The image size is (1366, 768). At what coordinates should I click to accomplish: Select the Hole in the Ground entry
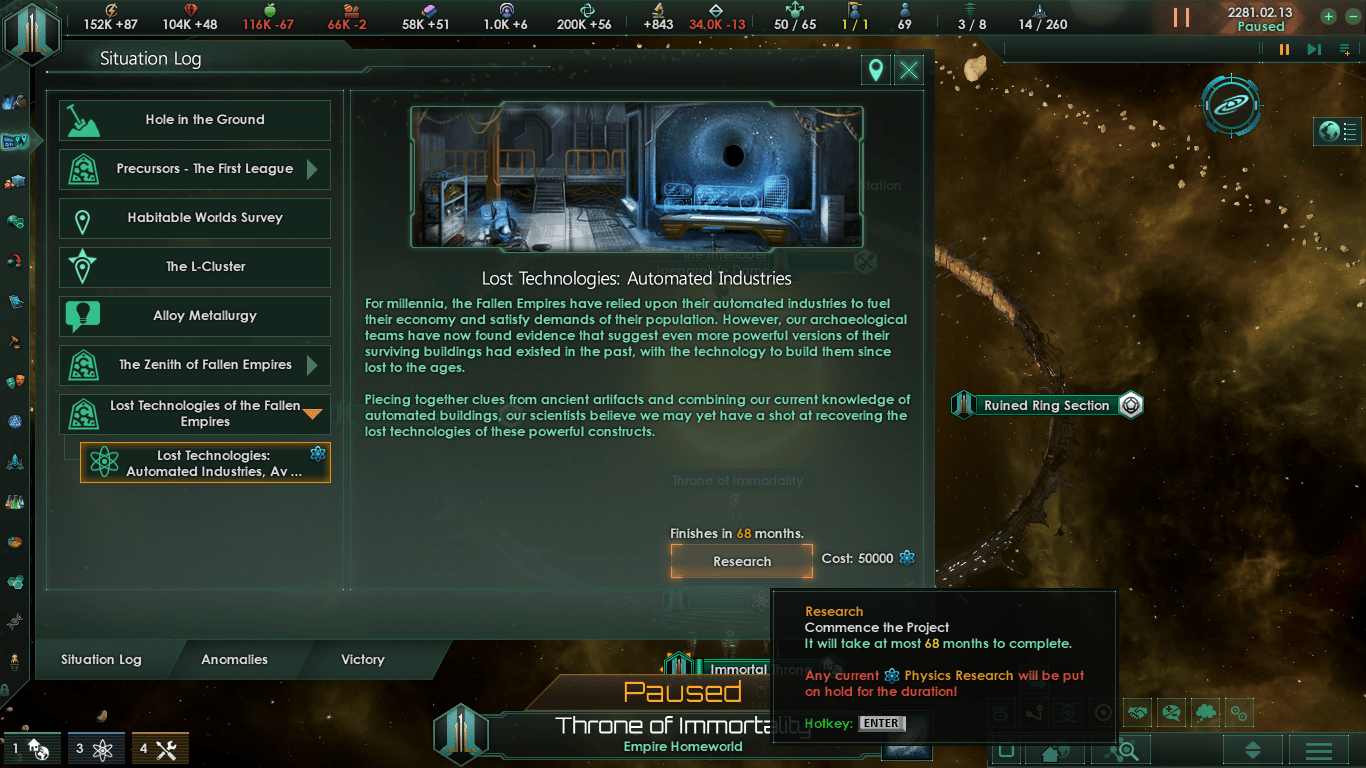[195, 120]
